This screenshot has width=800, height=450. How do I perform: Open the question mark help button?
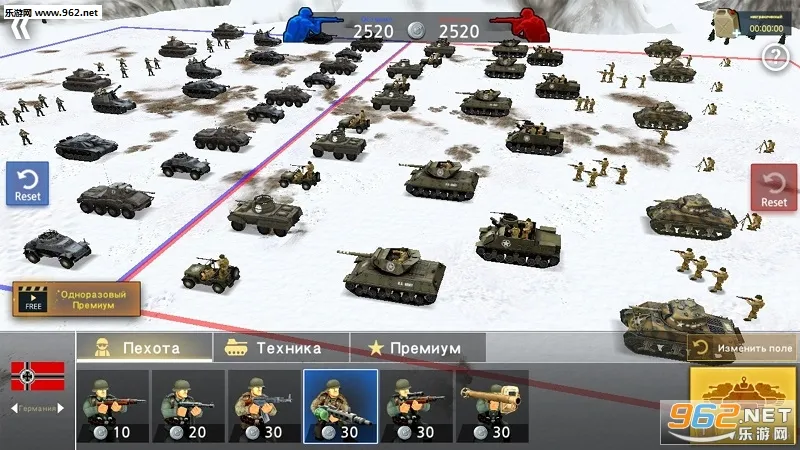[775, 58]
